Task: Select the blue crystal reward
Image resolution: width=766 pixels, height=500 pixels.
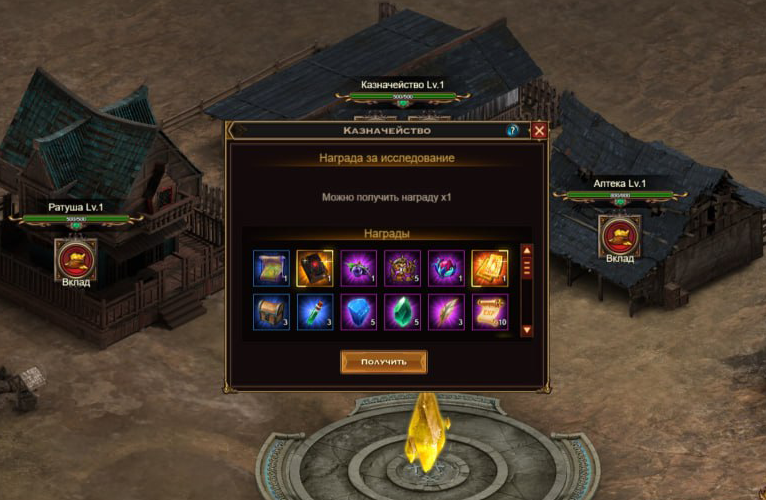Action: pyautogui.click(x=359, y=312)
